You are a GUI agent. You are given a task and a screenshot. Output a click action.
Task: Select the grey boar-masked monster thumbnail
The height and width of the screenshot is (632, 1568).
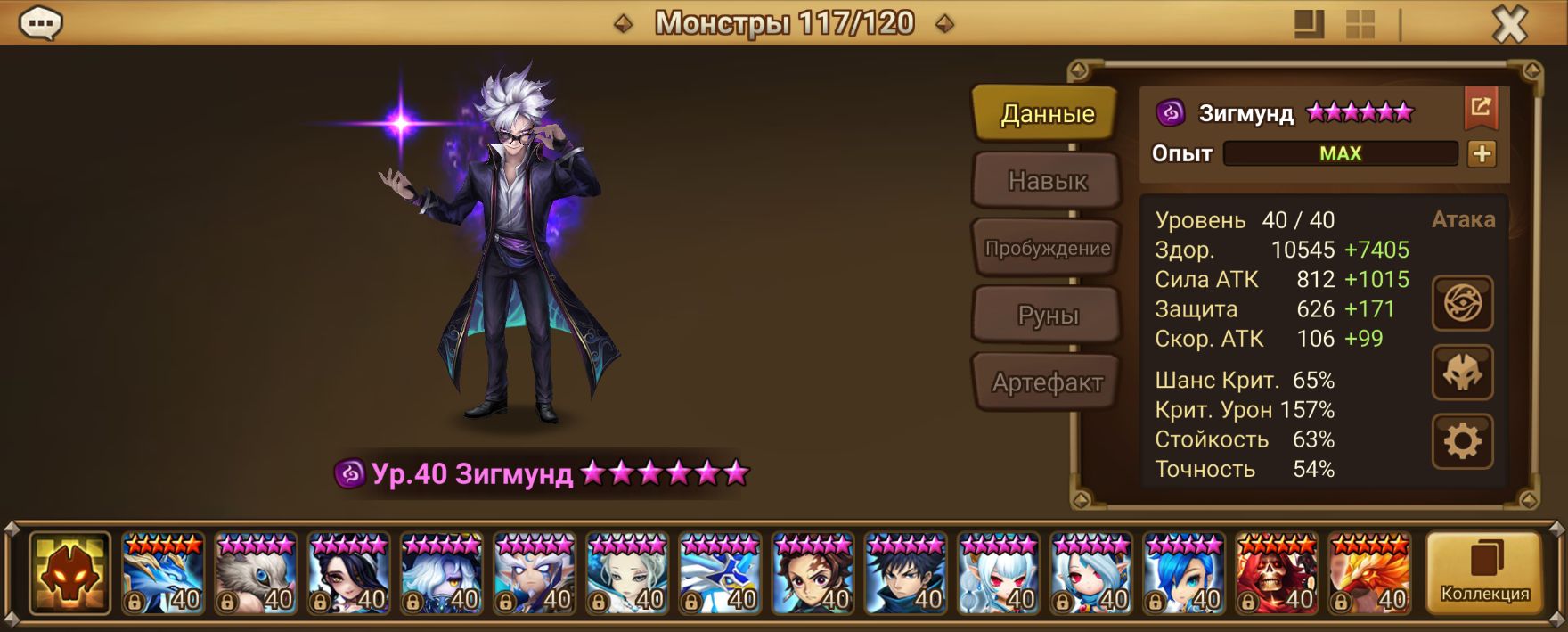click(256, 573)
